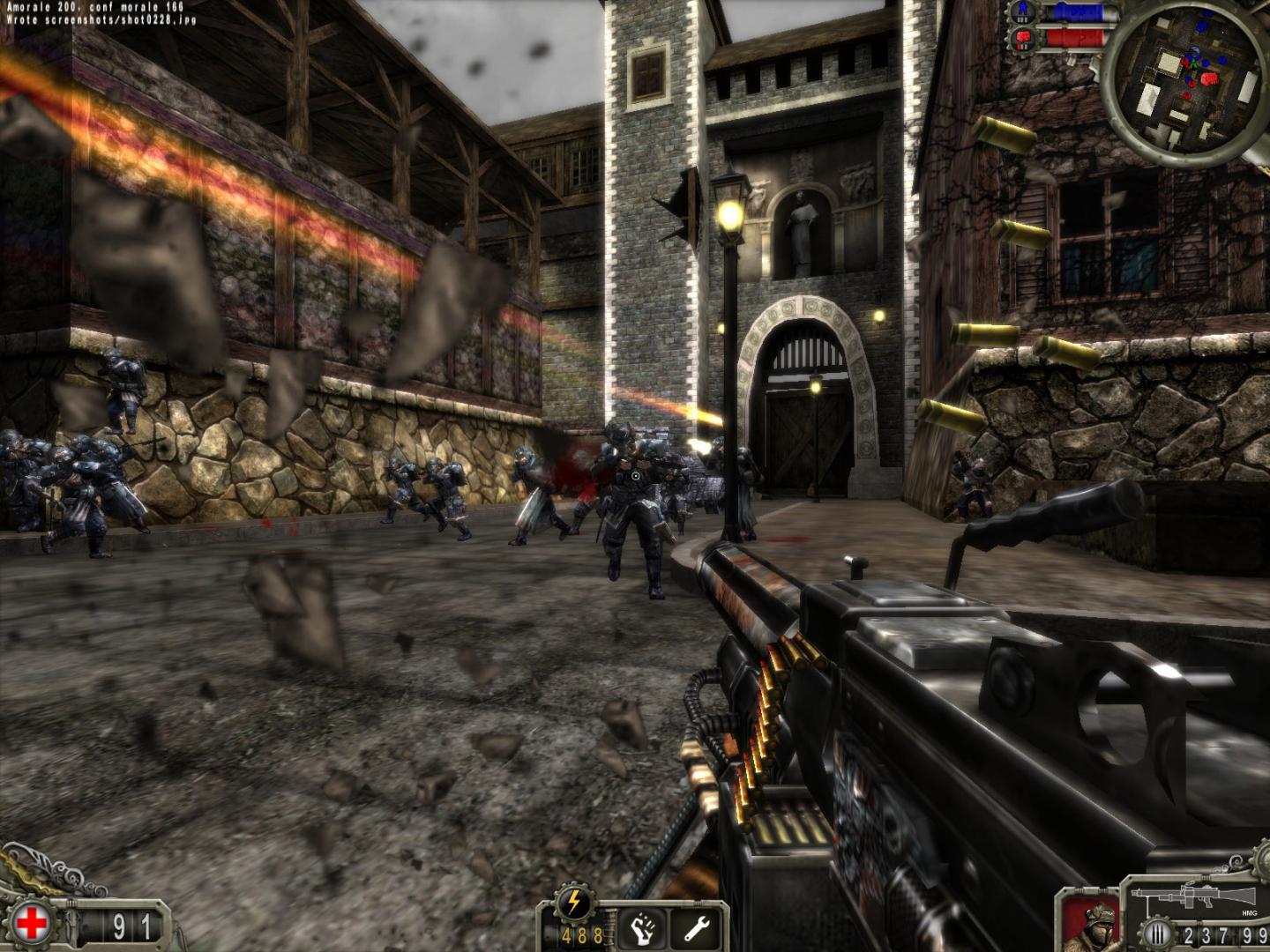Select the HMG label in the weapon panel
The image size is (1270, 952).
coord(1250,911)
